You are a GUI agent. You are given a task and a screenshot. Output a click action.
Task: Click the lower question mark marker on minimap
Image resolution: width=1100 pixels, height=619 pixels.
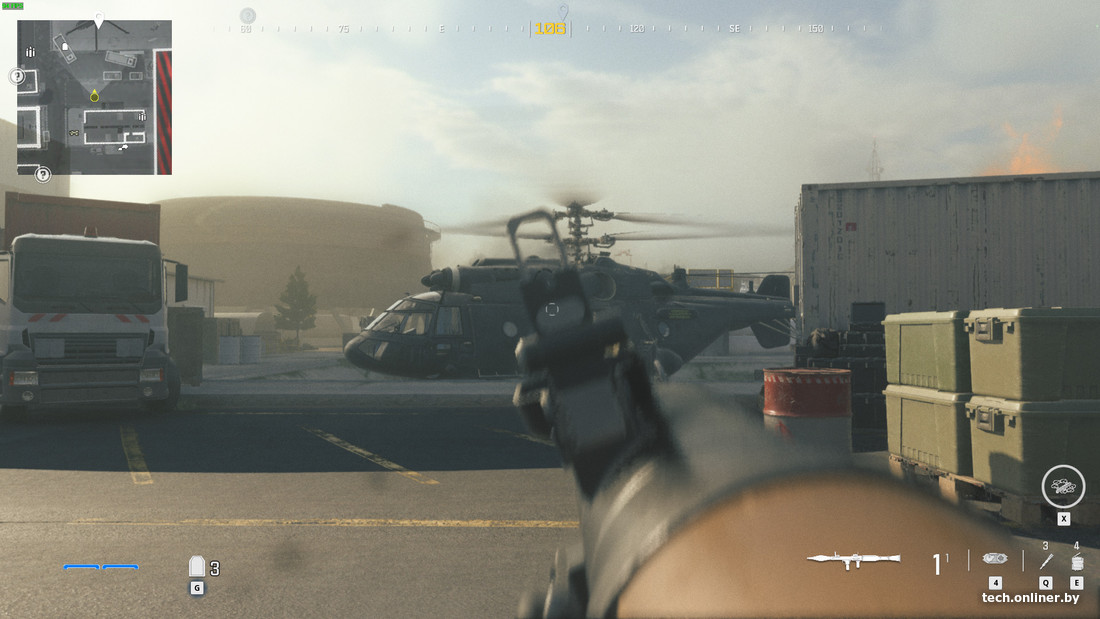pyautogui.click(x=43, y=175)
